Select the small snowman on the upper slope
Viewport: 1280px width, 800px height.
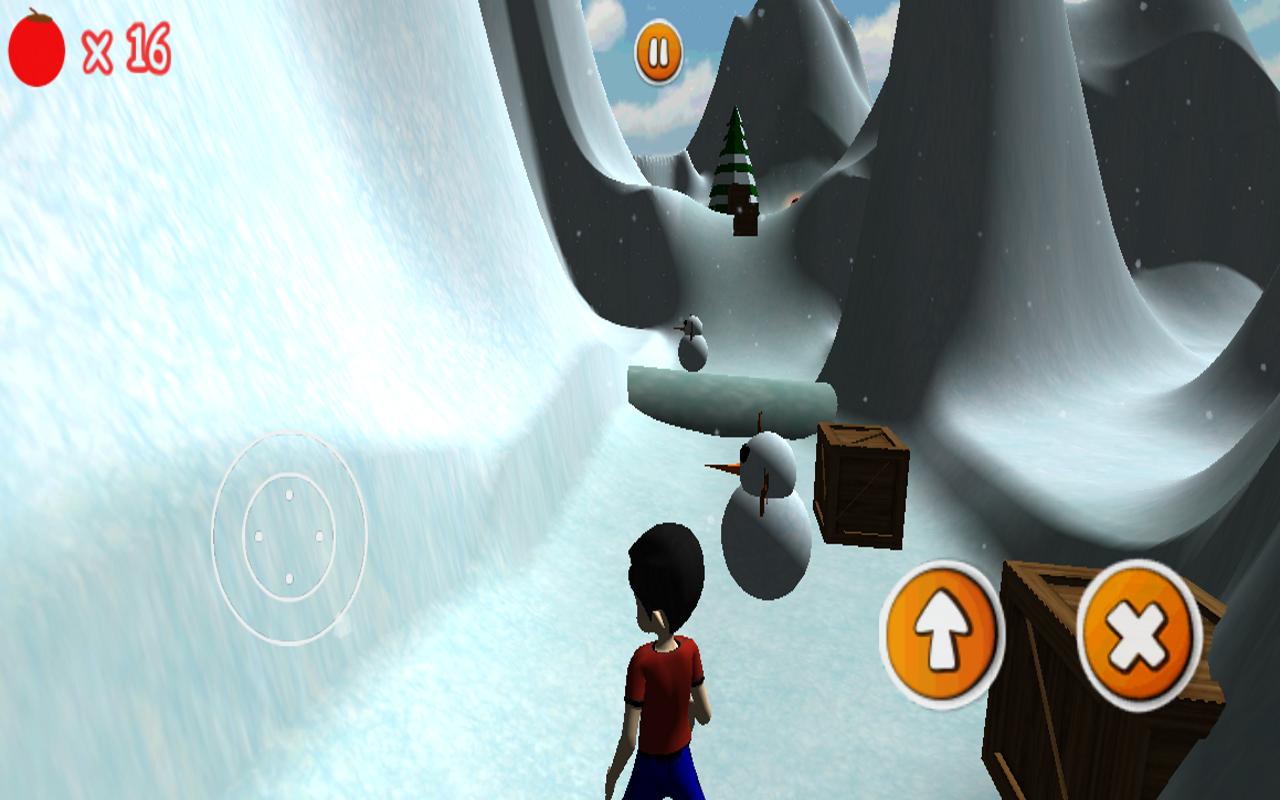pos(693,343)
